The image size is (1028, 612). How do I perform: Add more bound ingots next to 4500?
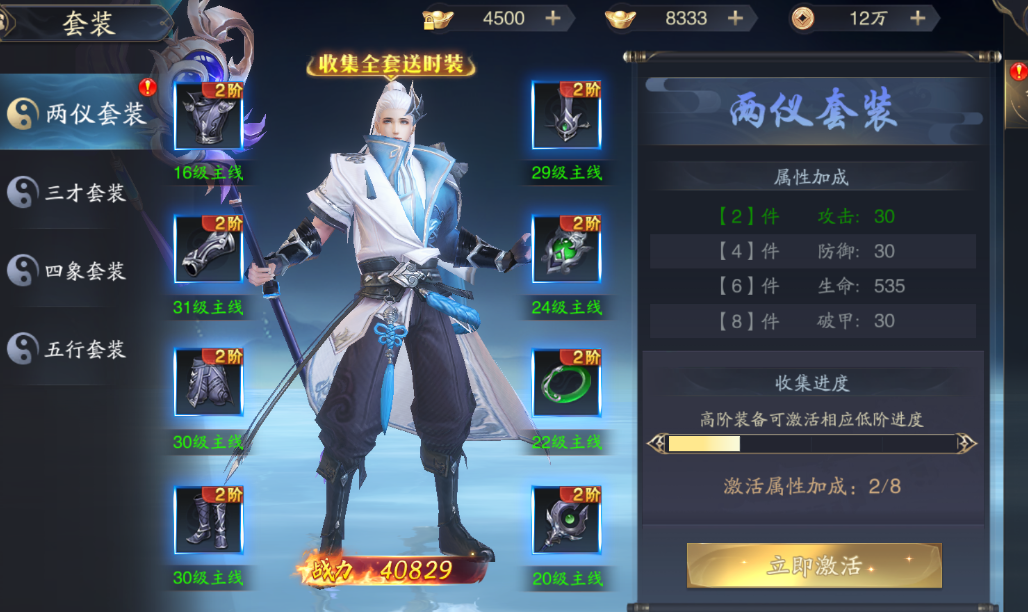click(552, 18)
